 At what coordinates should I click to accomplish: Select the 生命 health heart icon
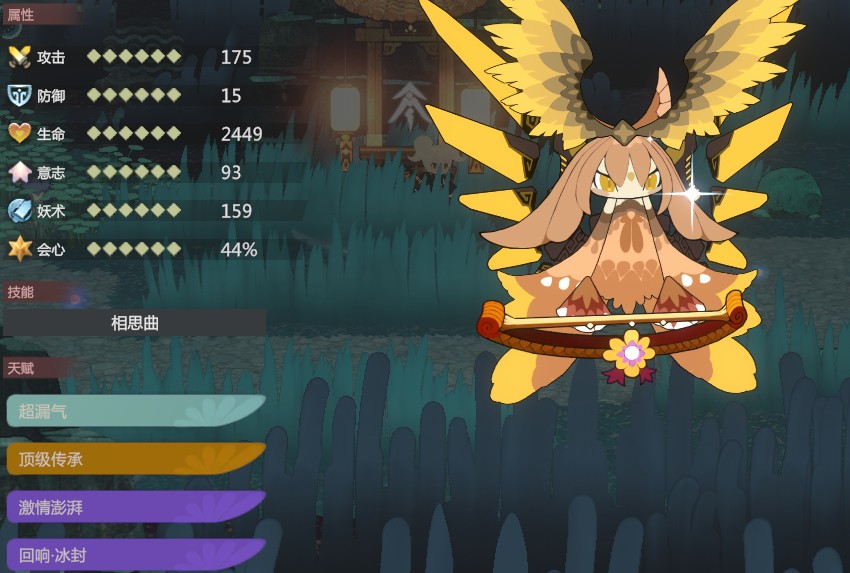(19, 134)
